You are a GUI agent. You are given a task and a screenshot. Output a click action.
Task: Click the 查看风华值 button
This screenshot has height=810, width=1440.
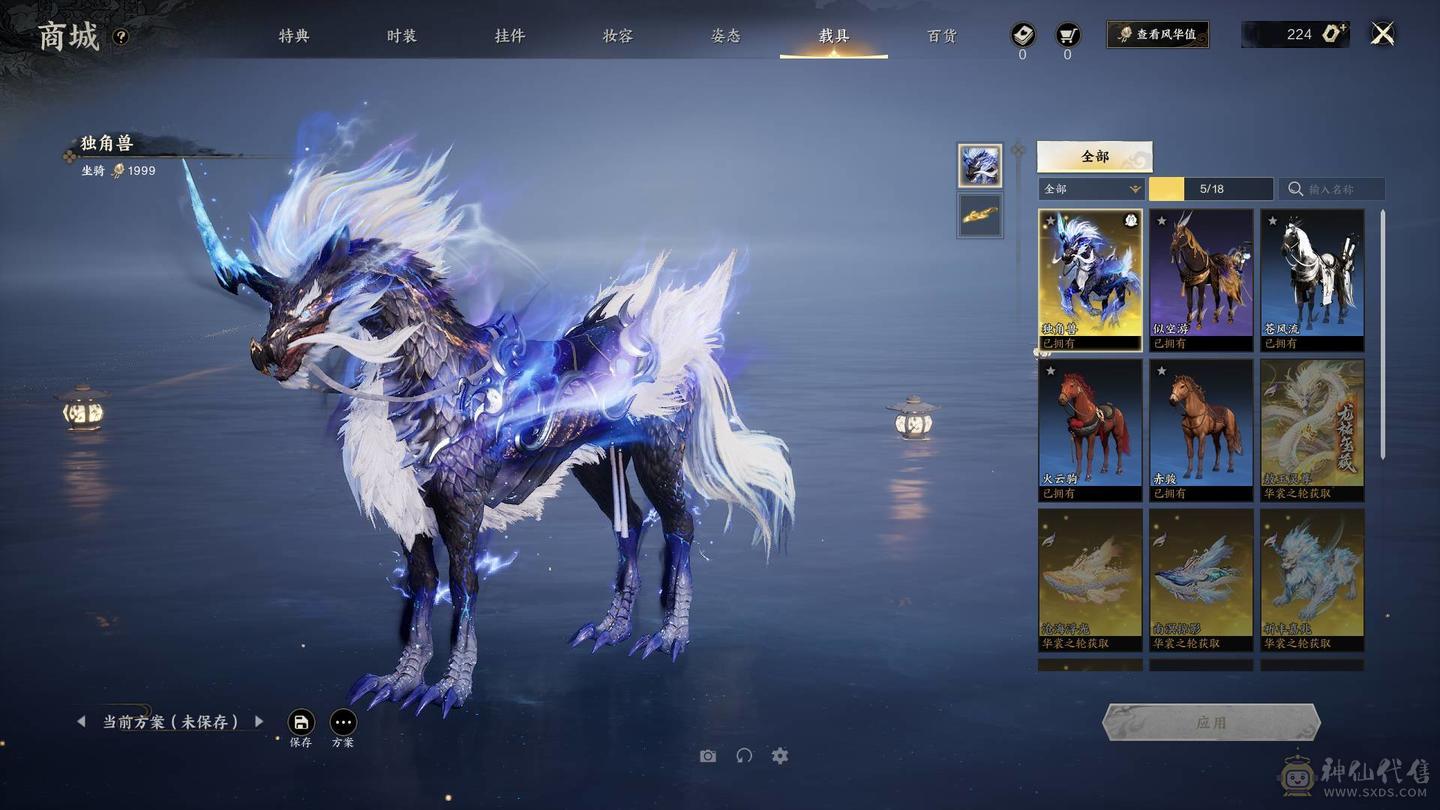[1157, 35]
